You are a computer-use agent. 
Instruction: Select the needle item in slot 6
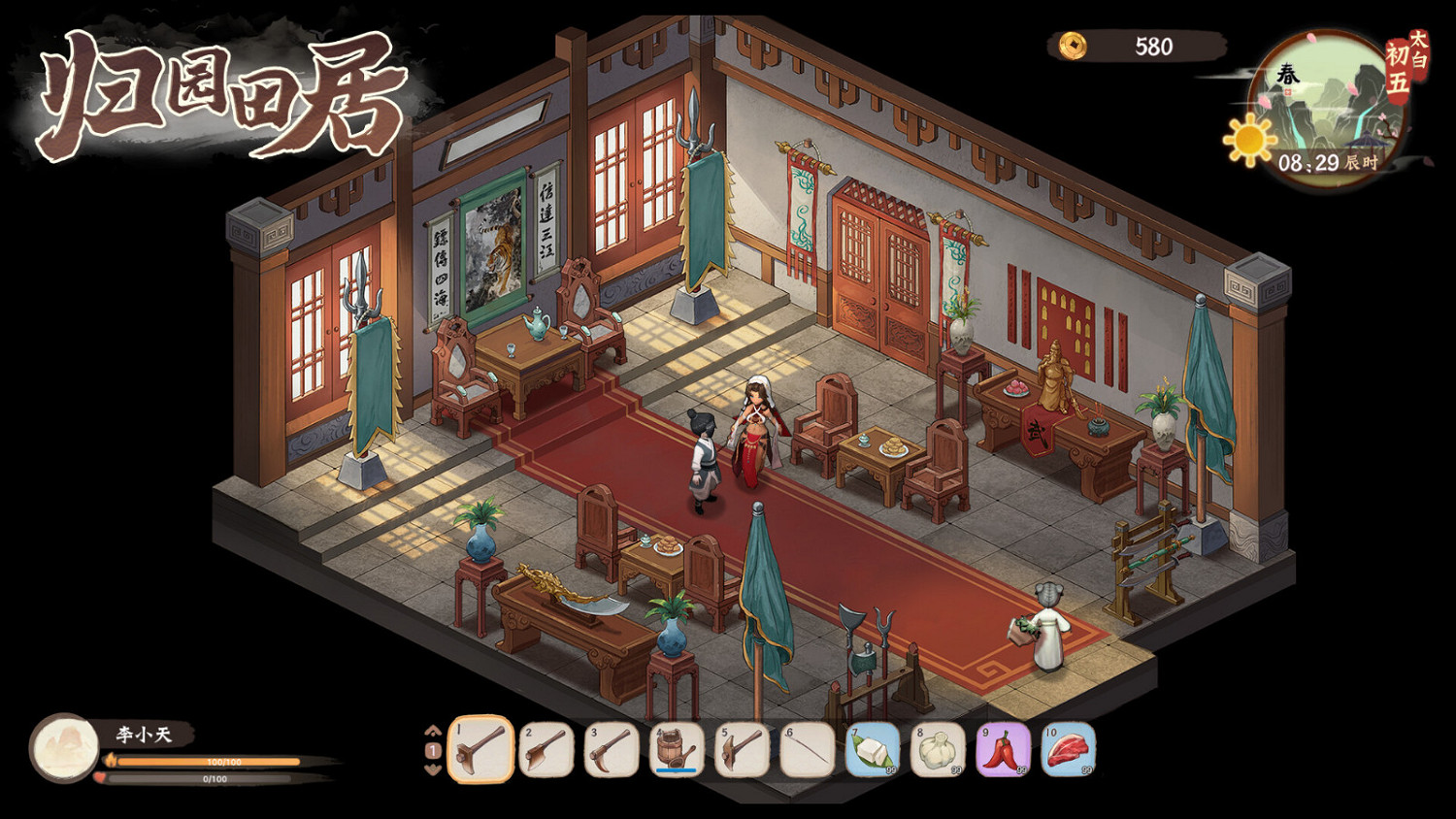pyautogui.click(x=804, y=750)
